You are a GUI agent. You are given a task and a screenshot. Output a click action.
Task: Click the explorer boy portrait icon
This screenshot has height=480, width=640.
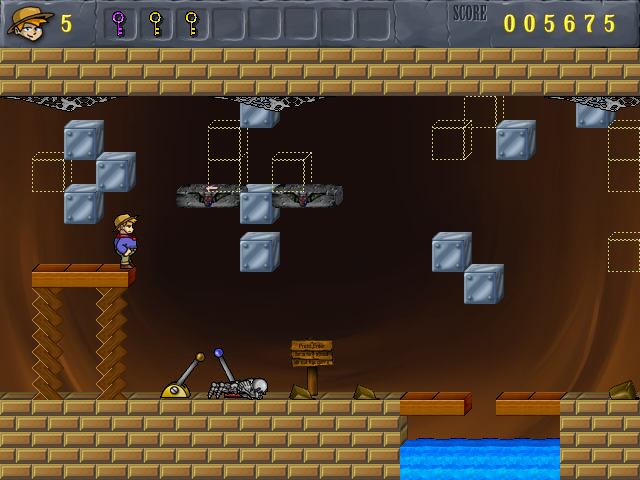coord(29,22)
